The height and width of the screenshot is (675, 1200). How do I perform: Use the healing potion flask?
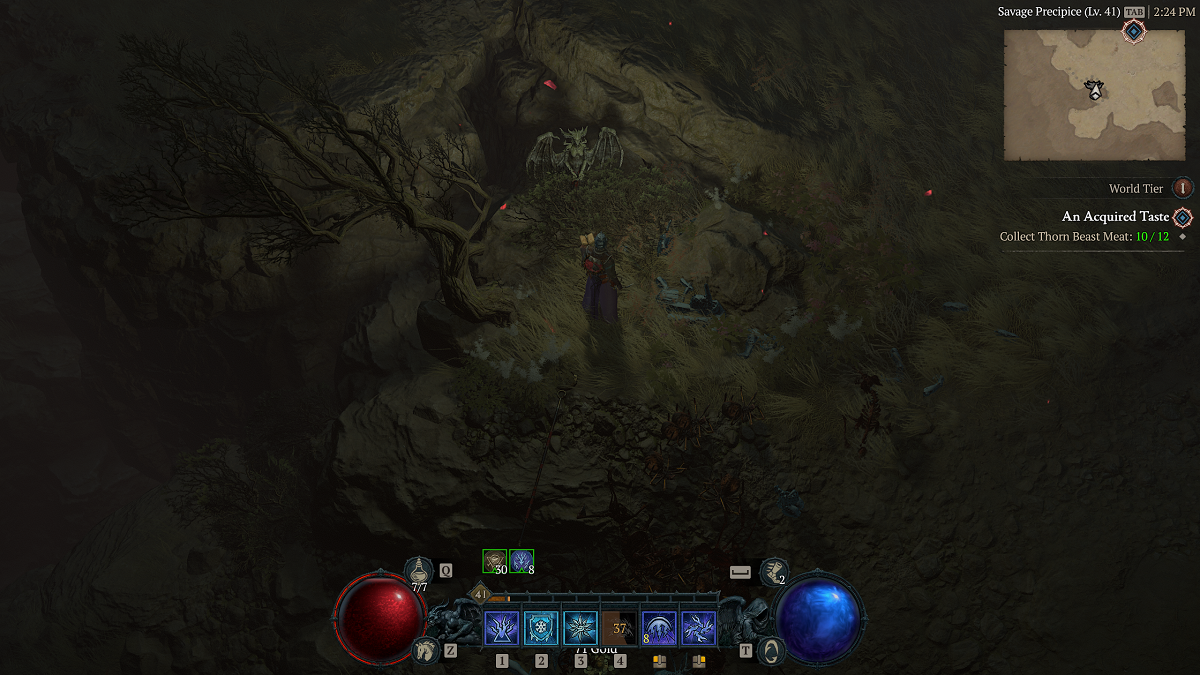[419, 571]
